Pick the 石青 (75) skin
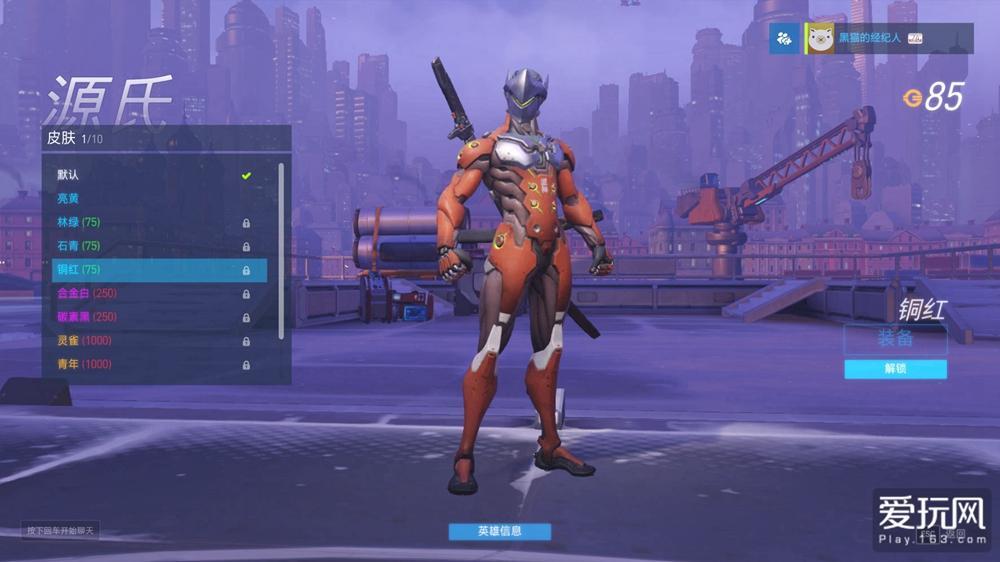The height and width of the screenshot is (562, 1000). pyautogui.click(x=150, y=246)
